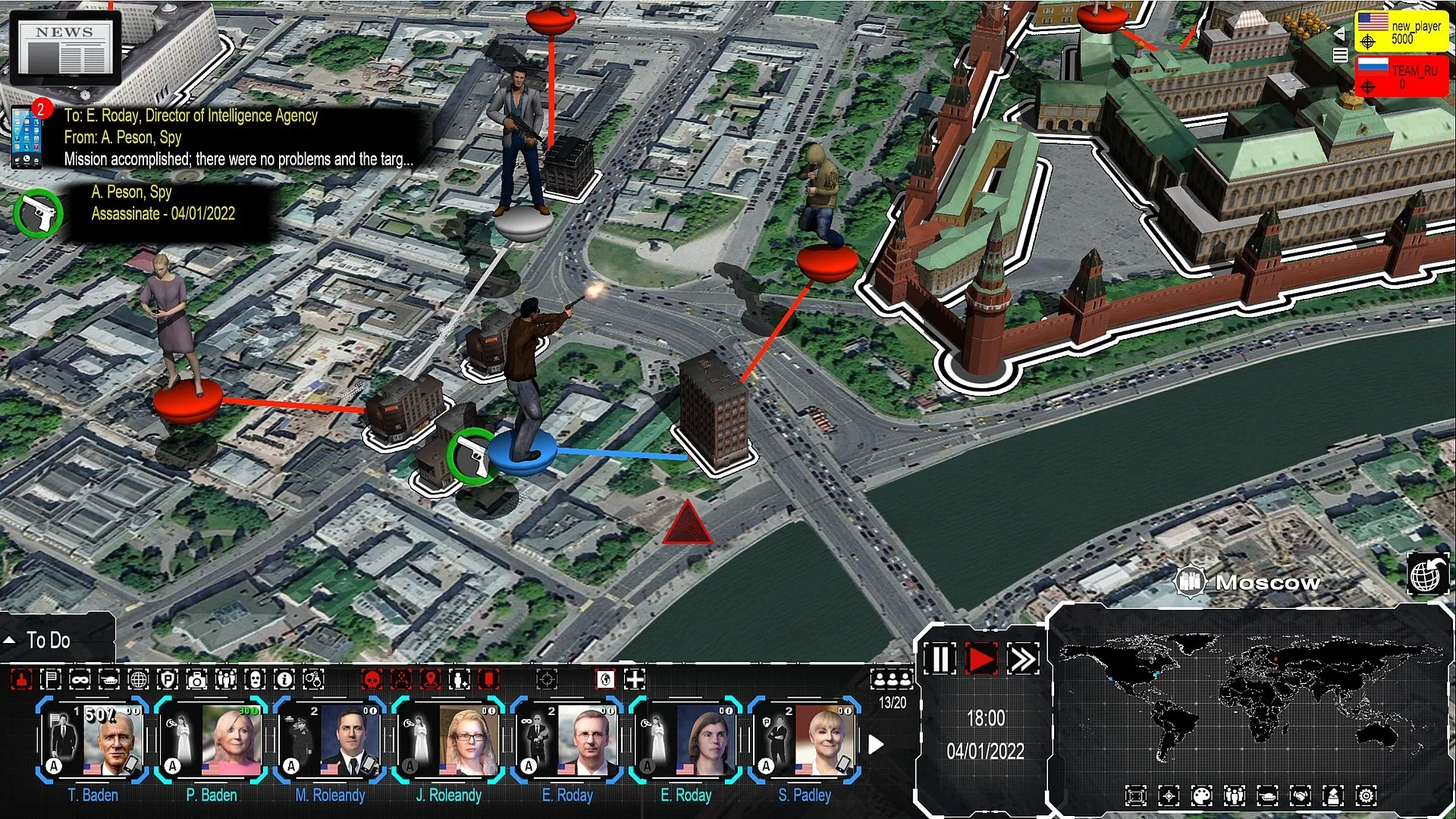1456x819 pixels.
Task: Open the mission message from A. Peson
Action: pyautogui.click(x=227, y=138)
